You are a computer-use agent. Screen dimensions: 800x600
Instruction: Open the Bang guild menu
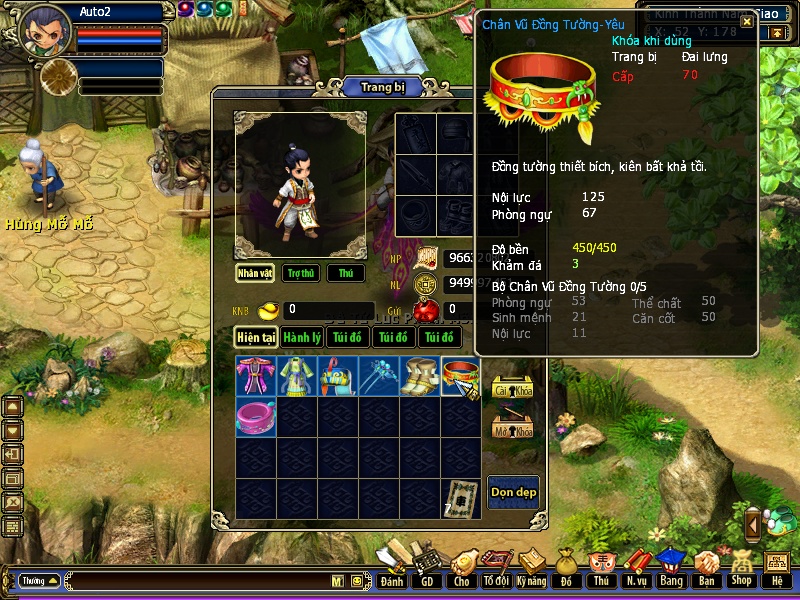pyautogui.click(x=671, y=568)
